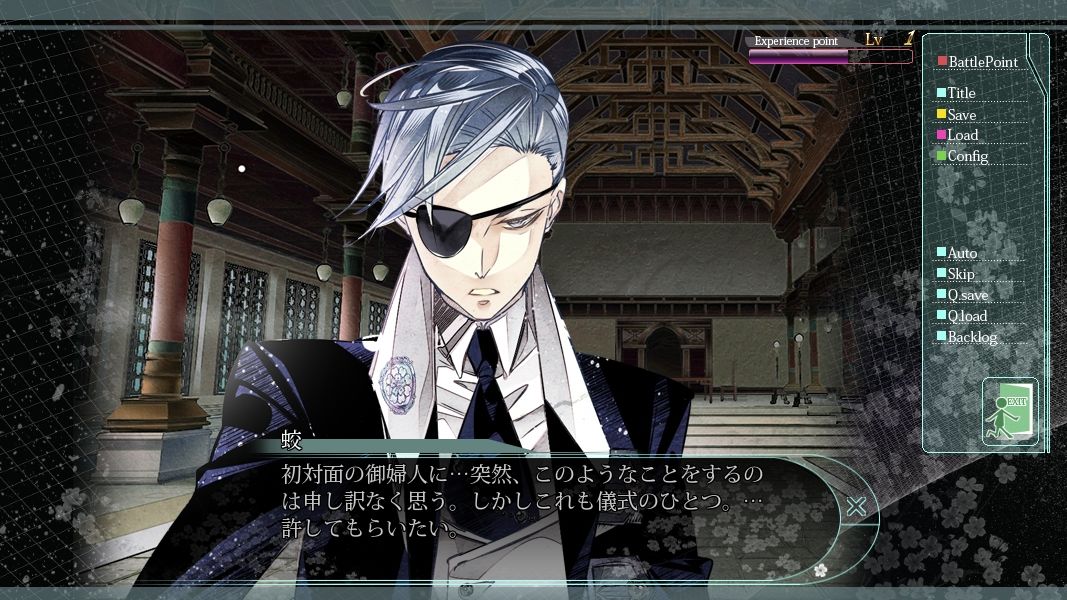Screen dimensions: 1067x600
Task: Toggle Auto text advance
Action: (x=962, y=253)
